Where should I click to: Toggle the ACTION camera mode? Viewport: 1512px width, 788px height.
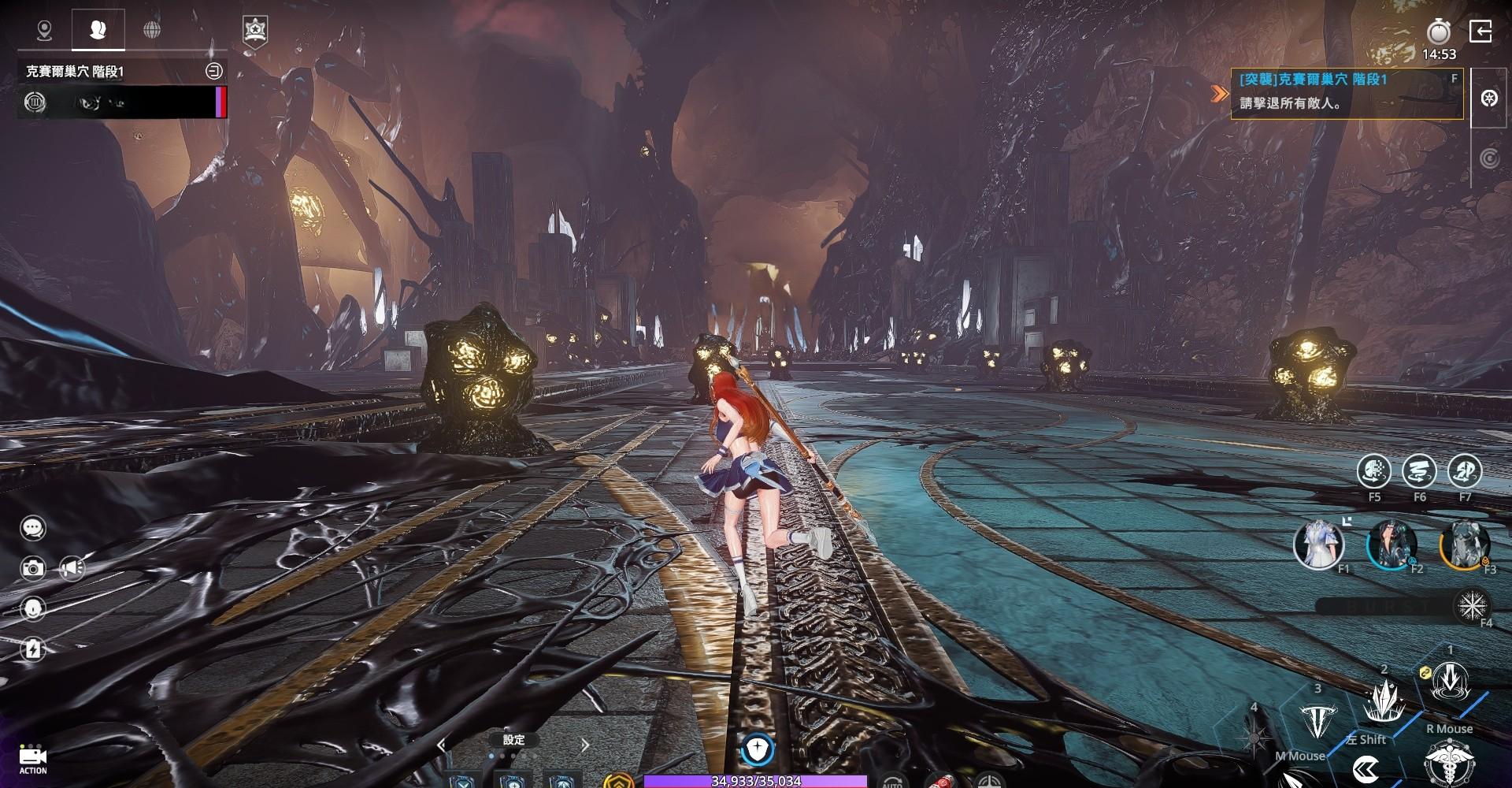pos(33,758)
